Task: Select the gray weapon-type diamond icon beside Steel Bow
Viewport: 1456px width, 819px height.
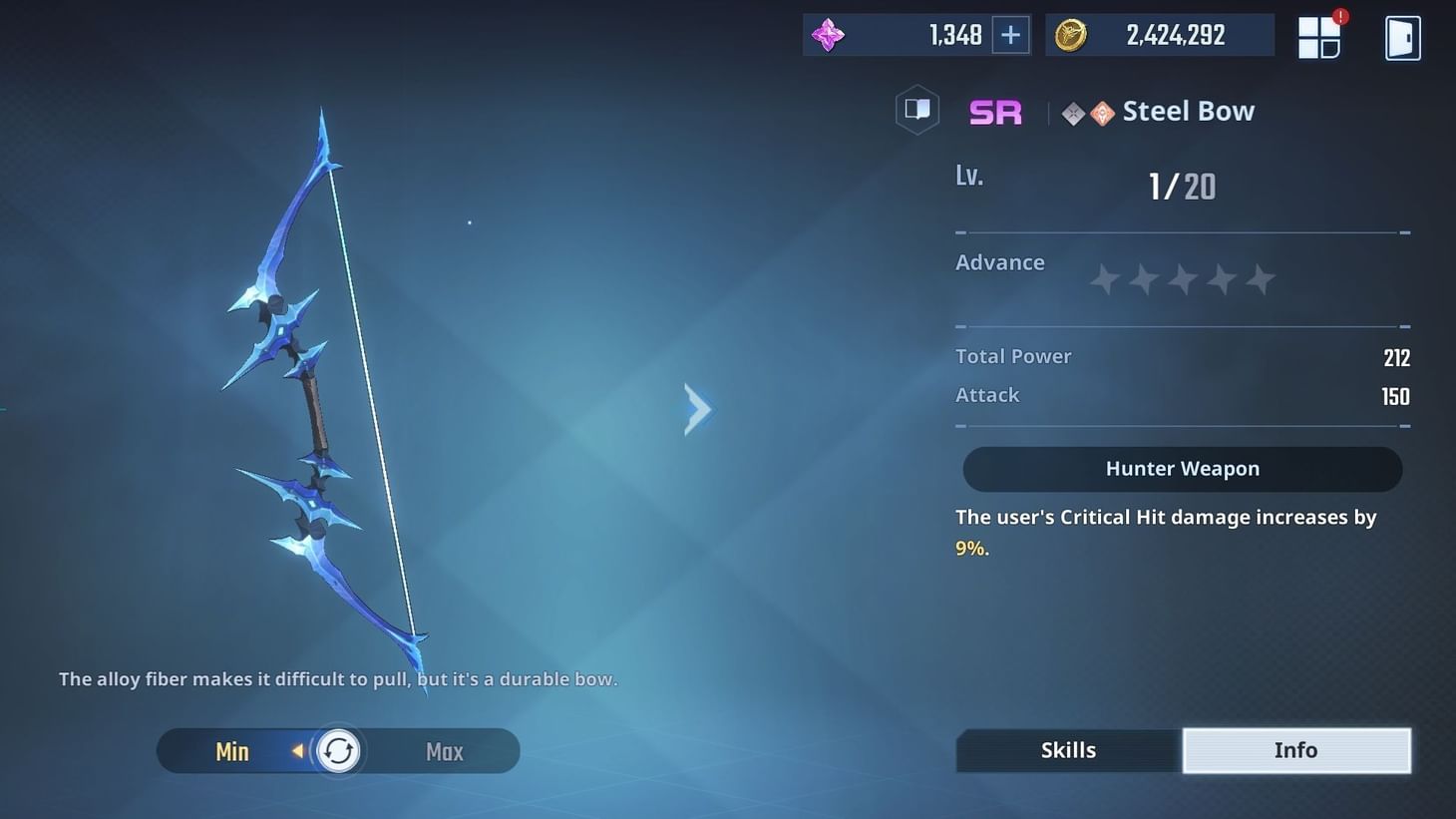Action: (1073, 112)
